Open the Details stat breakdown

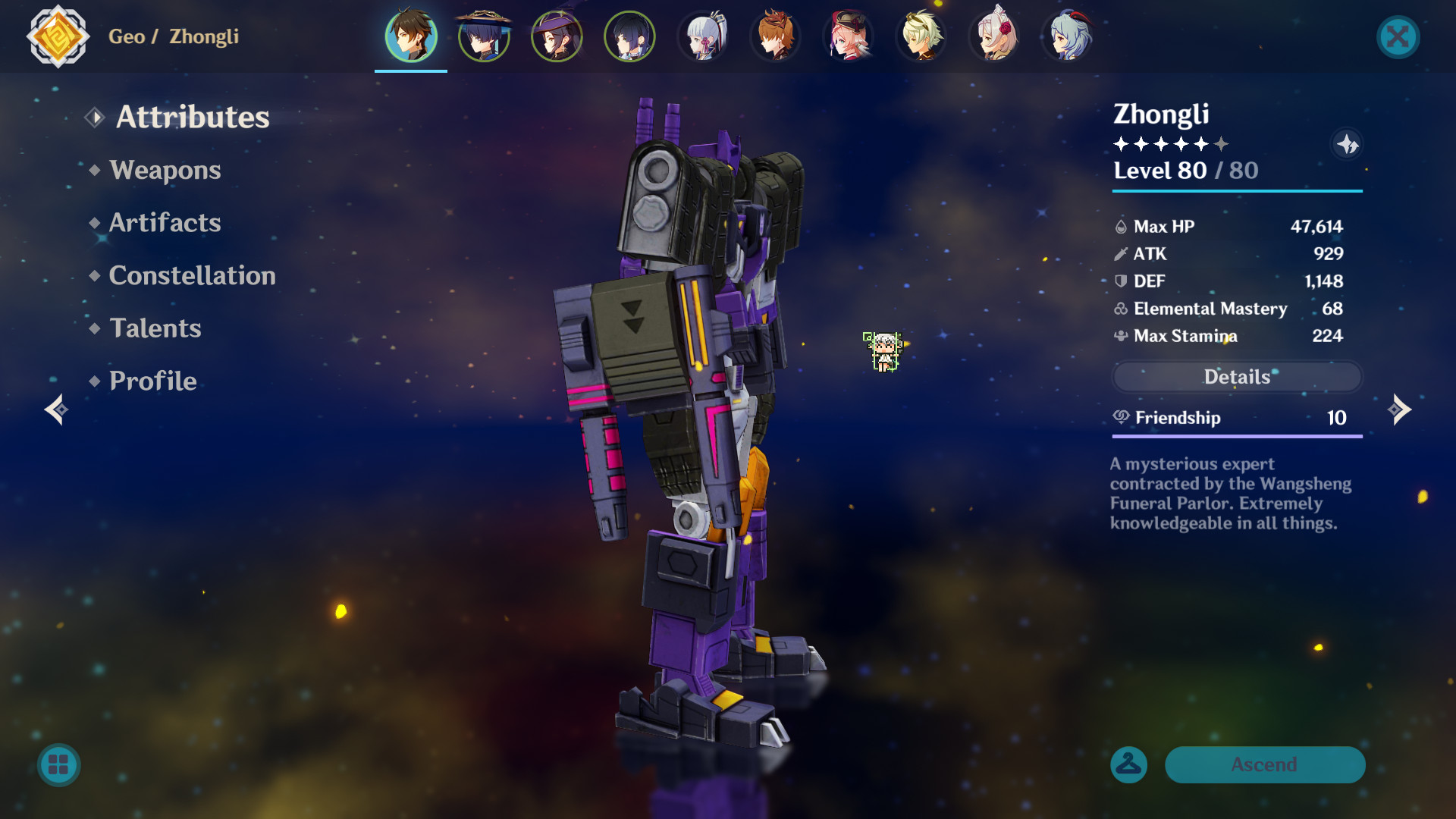(x=1237, y=377)
